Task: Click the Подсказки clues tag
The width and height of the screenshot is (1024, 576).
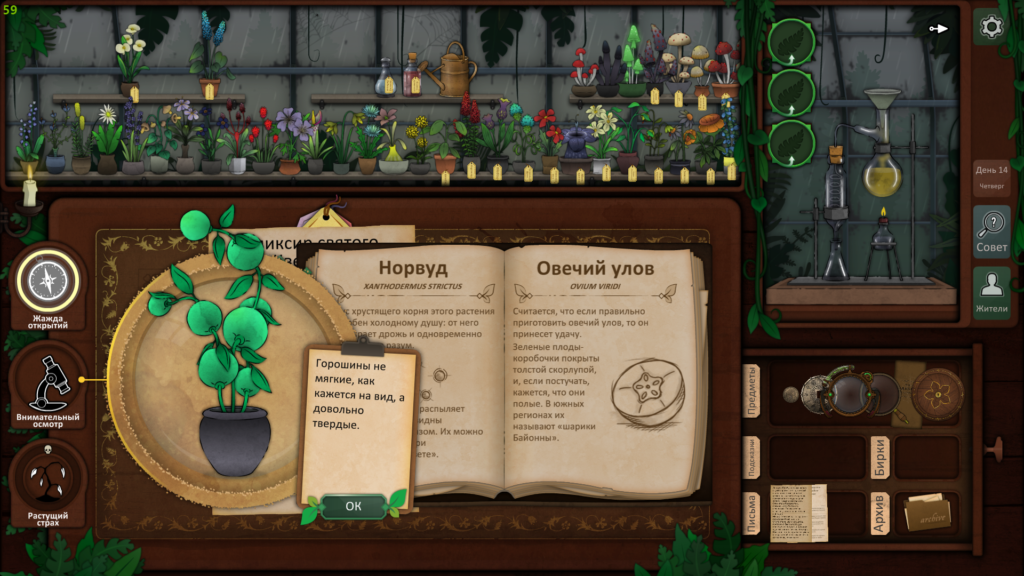Action: coord(752,456)
